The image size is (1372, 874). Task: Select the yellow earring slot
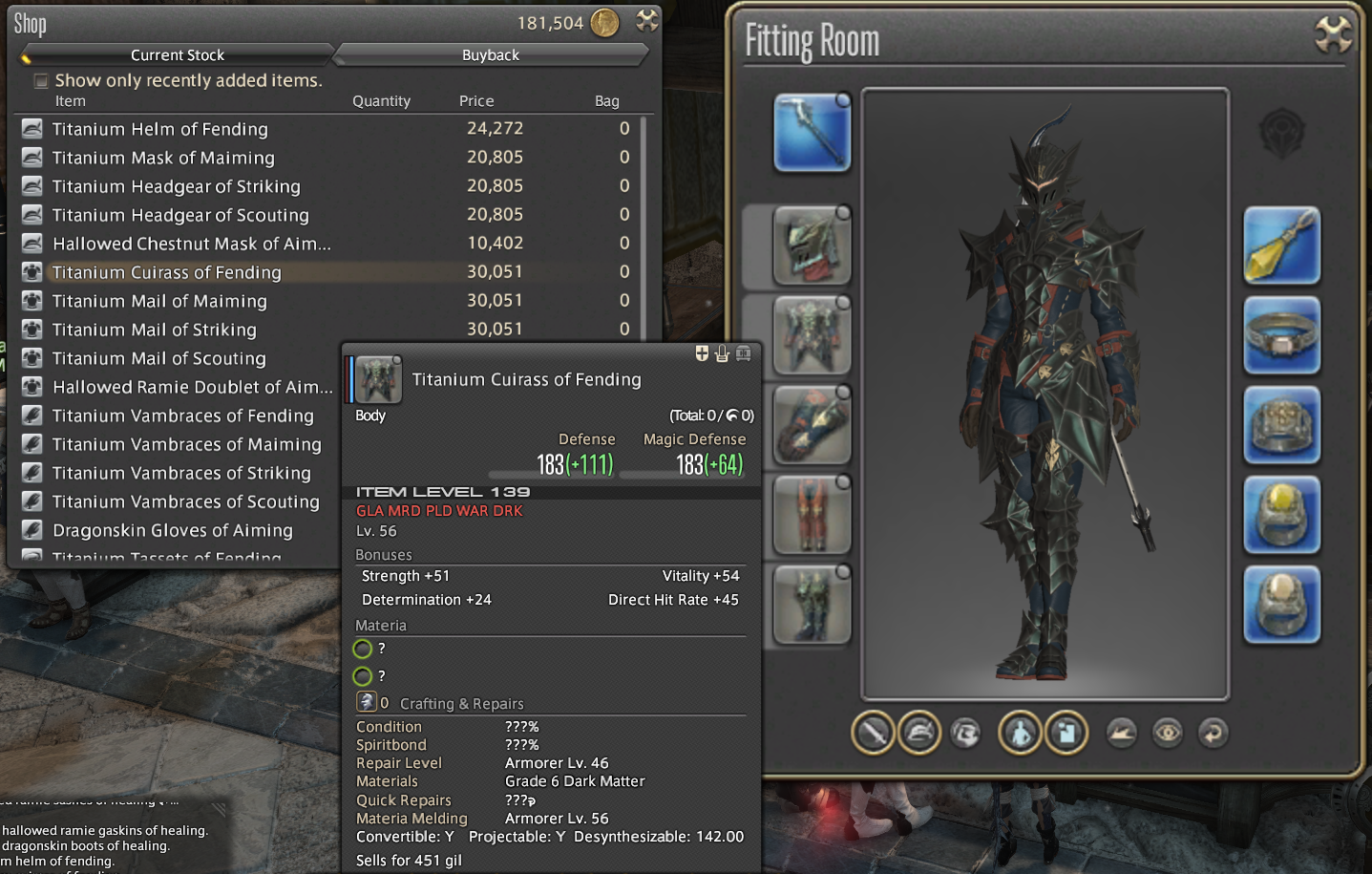[x=1281, y=245]
